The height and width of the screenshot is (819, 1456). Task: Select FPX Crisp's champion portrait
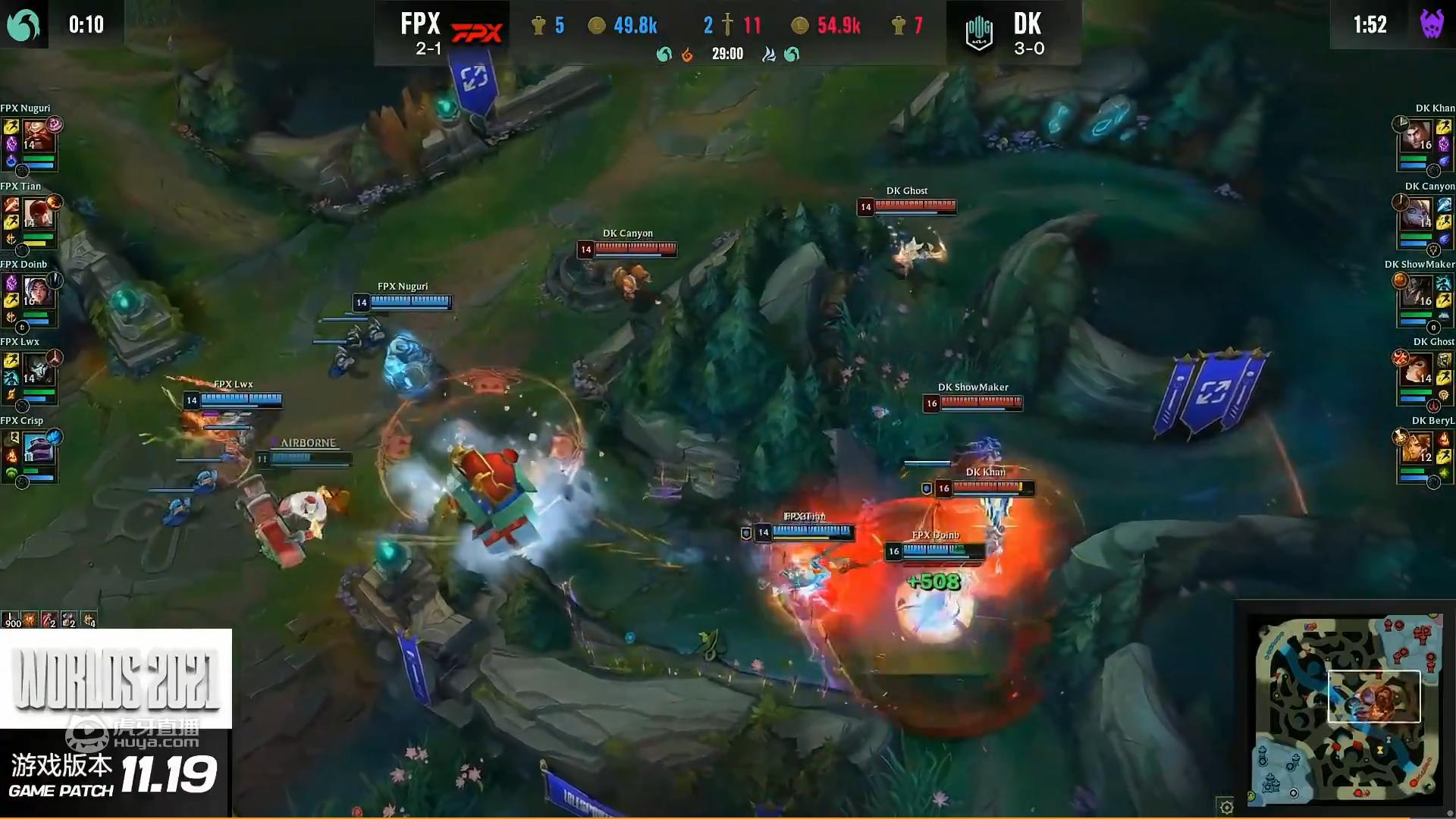[37, 450]
